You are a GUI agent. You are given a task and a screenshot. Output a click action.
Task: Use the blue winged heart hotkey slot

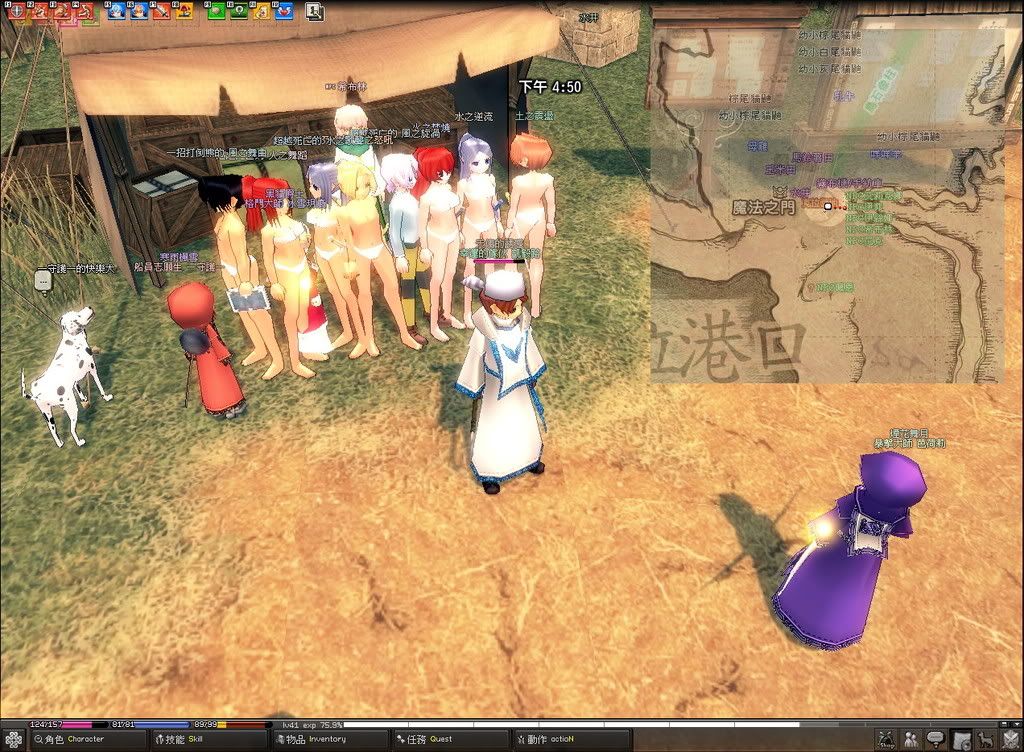point(284,12)
